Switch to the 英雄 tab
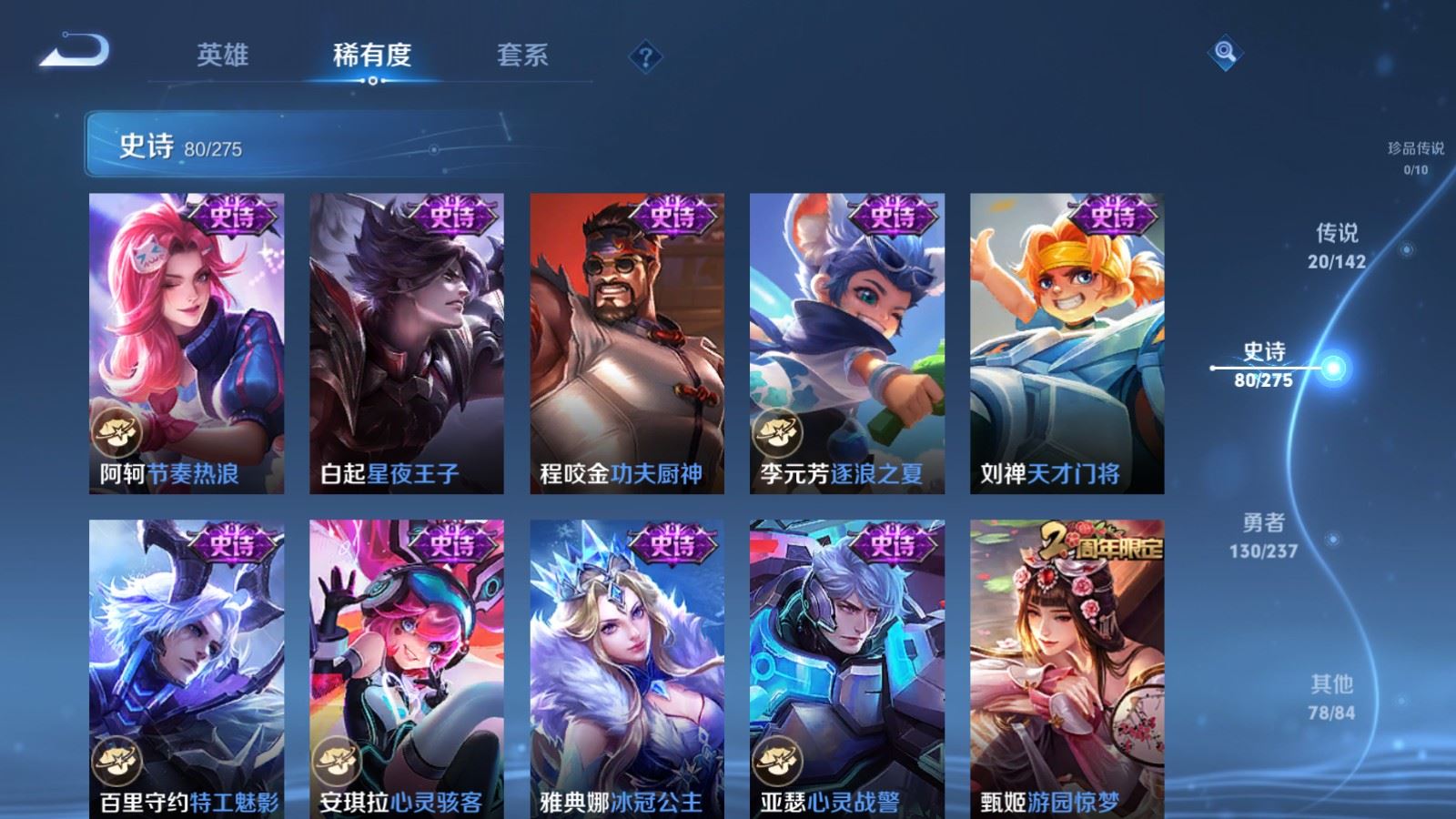 [x=223, y=55]
